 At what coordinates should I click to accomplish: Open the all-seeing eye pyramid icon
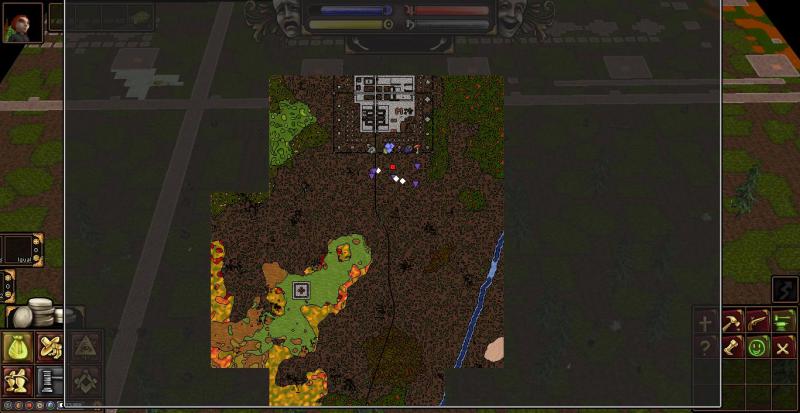85,347
